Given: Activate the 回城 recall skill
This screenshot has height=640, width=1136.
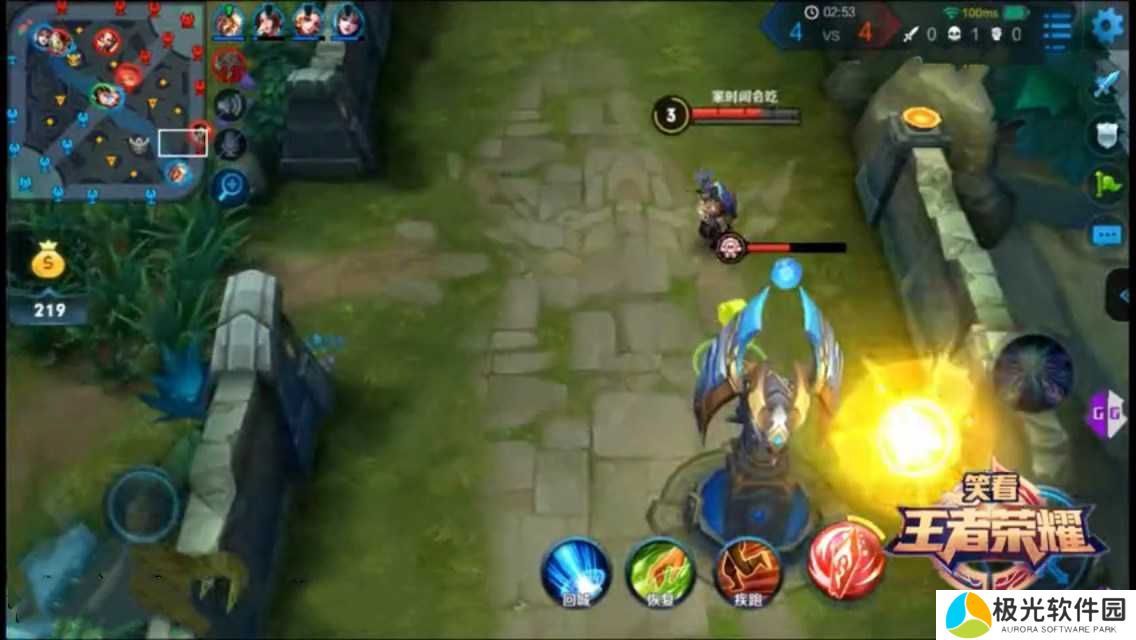Looking at the screenshot, I should point(576,571).
